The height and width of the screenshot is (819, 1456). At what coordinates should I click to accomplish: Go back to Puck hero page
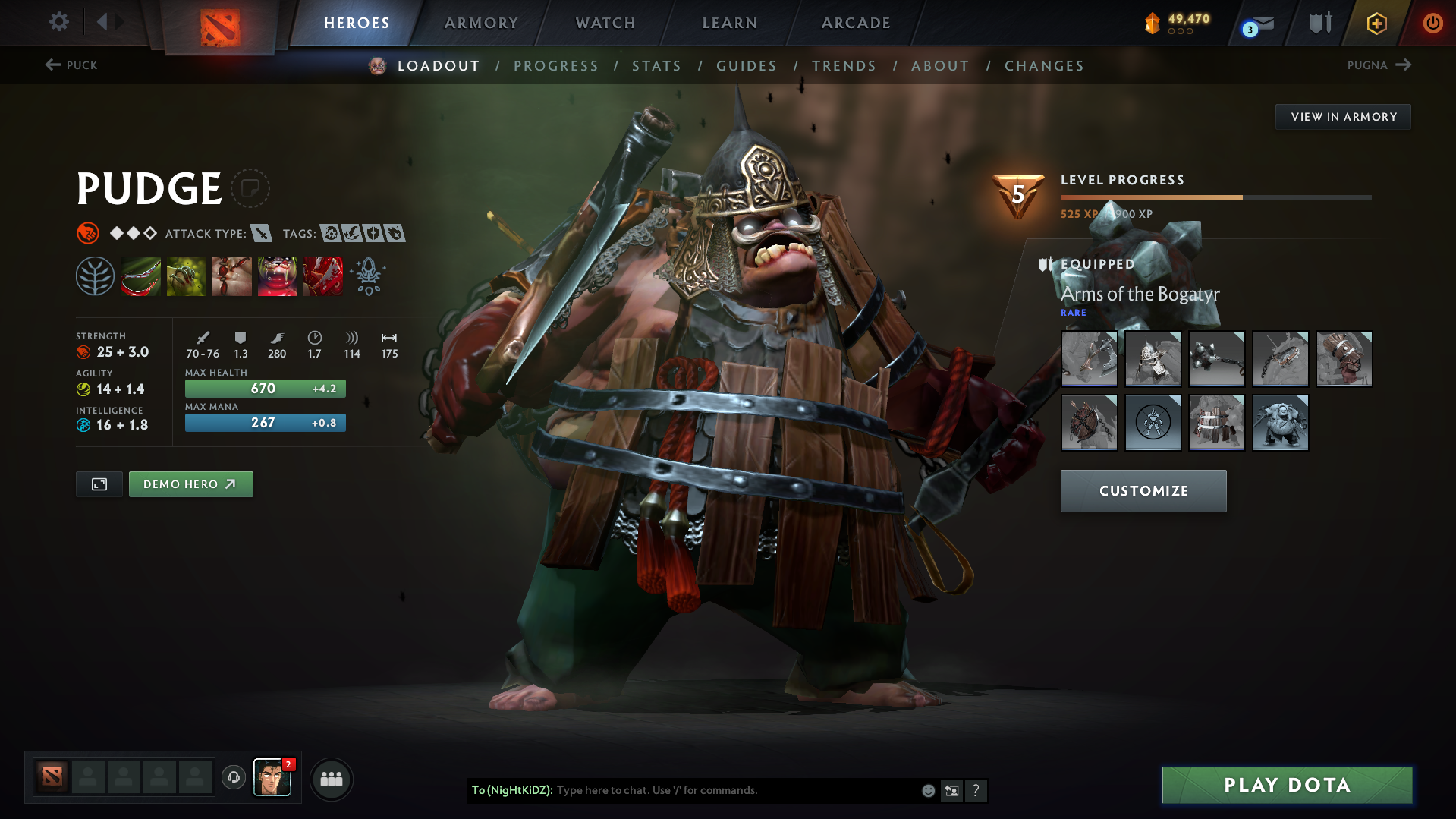72,65
